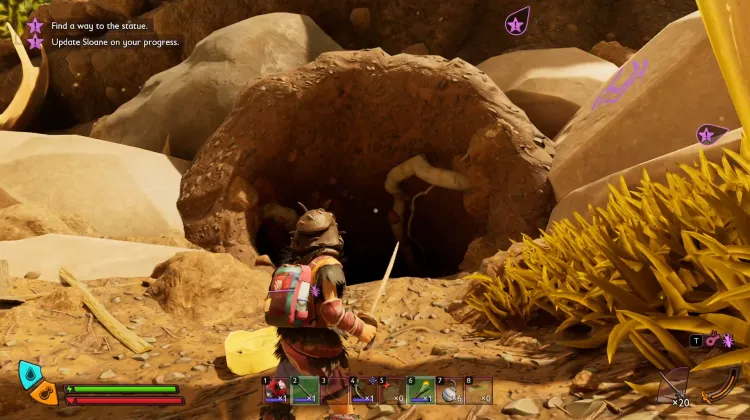The width and height of the screenshot is (750, 420).
Task: Select hotbar slot 5 with the round brown item
Action: pos(393,389)
